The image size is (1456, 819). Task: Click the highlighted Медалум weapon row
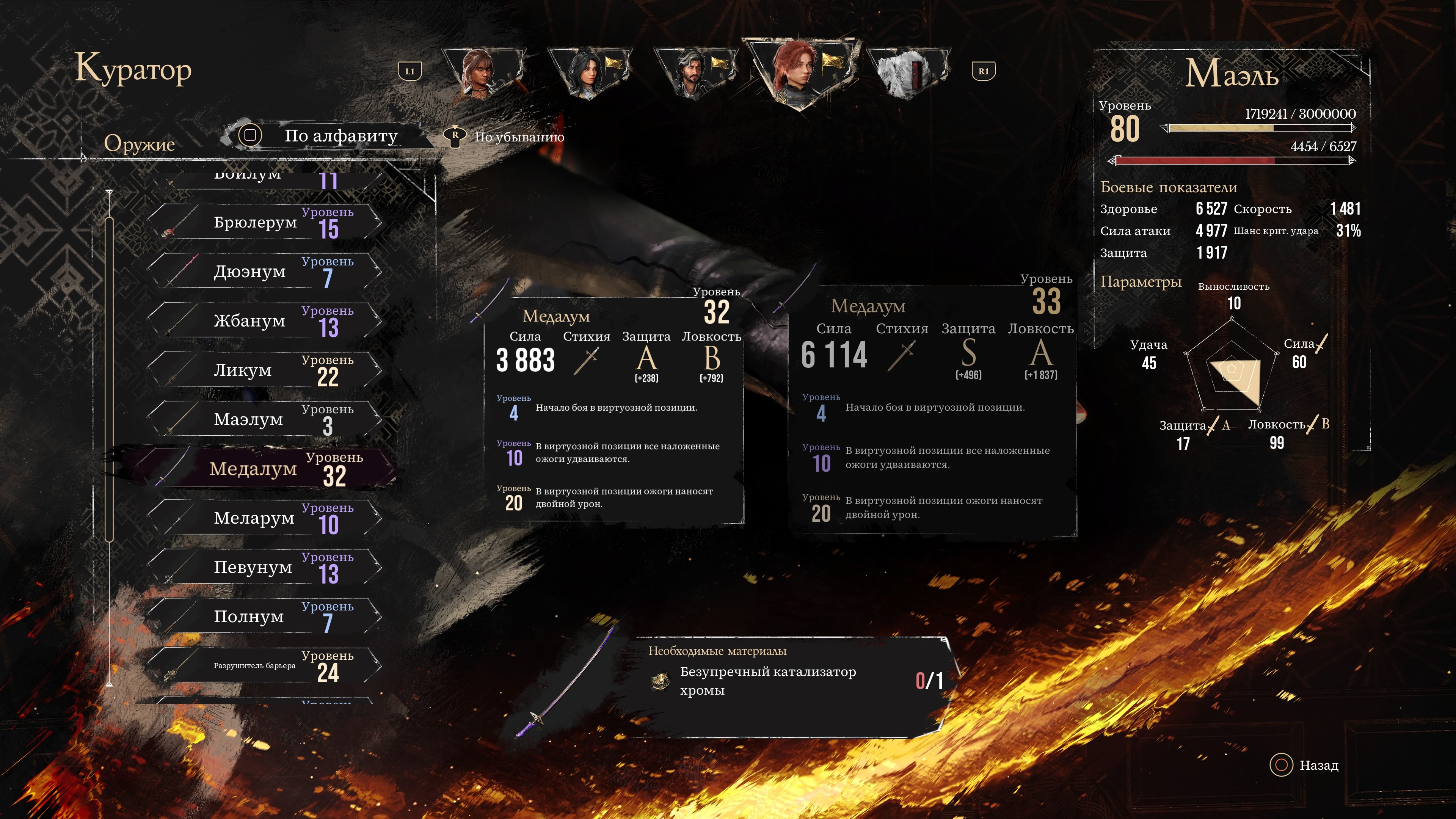(266, 469)
